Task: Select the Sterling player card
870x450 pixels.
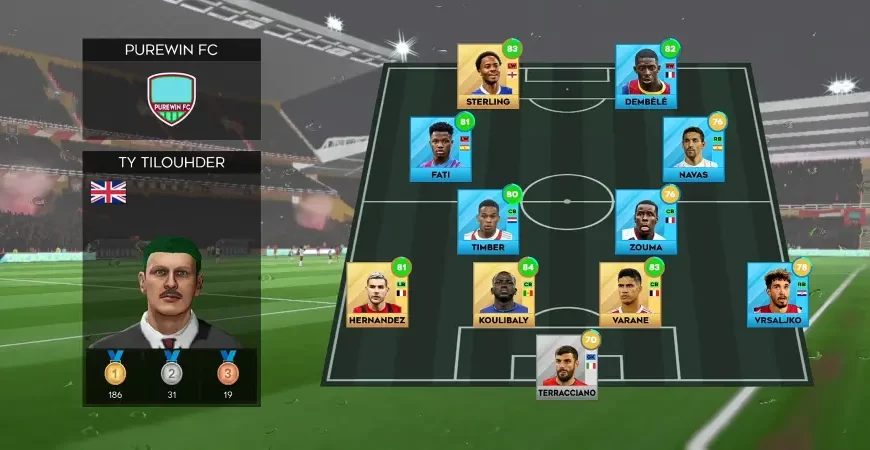Action: point(488,76)
